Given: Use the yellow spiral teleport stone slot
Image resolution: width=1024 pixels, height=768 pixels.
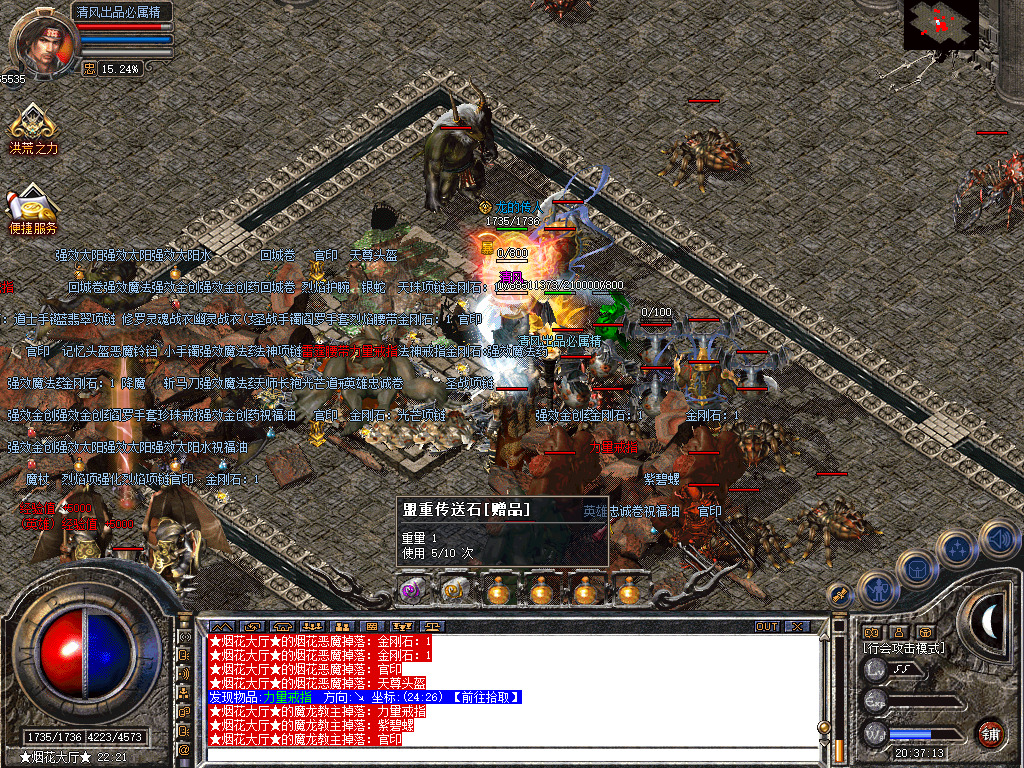Looking at the screenshot, I should click(455, 591).
